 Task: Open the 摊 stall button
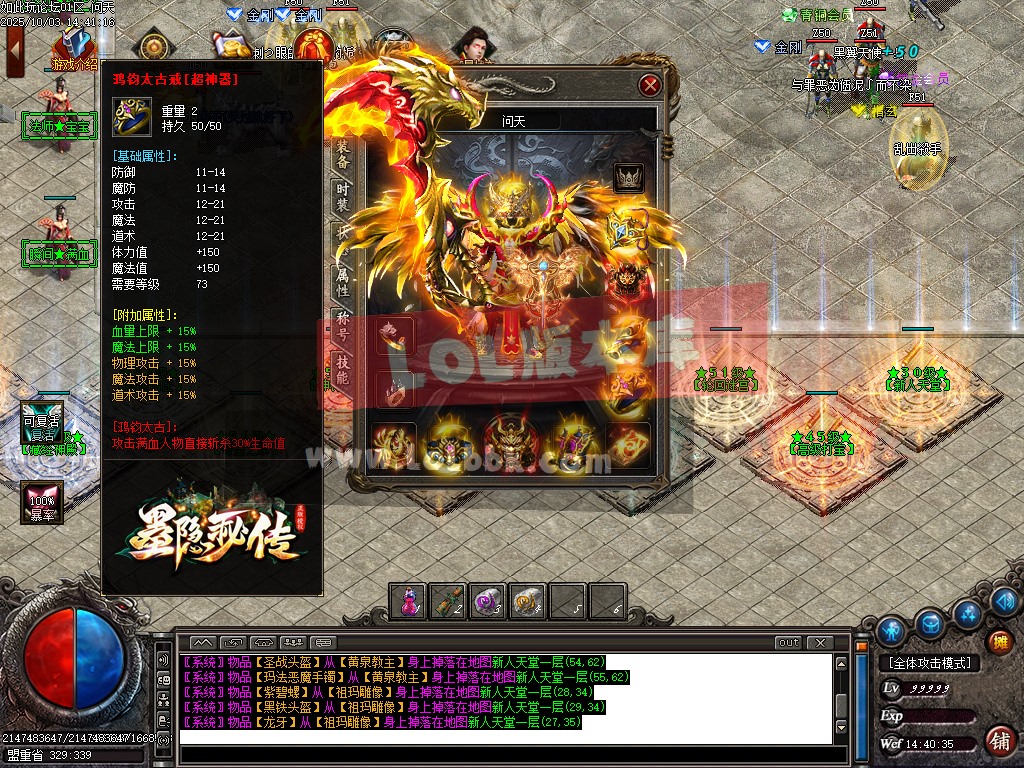point(998,641)
